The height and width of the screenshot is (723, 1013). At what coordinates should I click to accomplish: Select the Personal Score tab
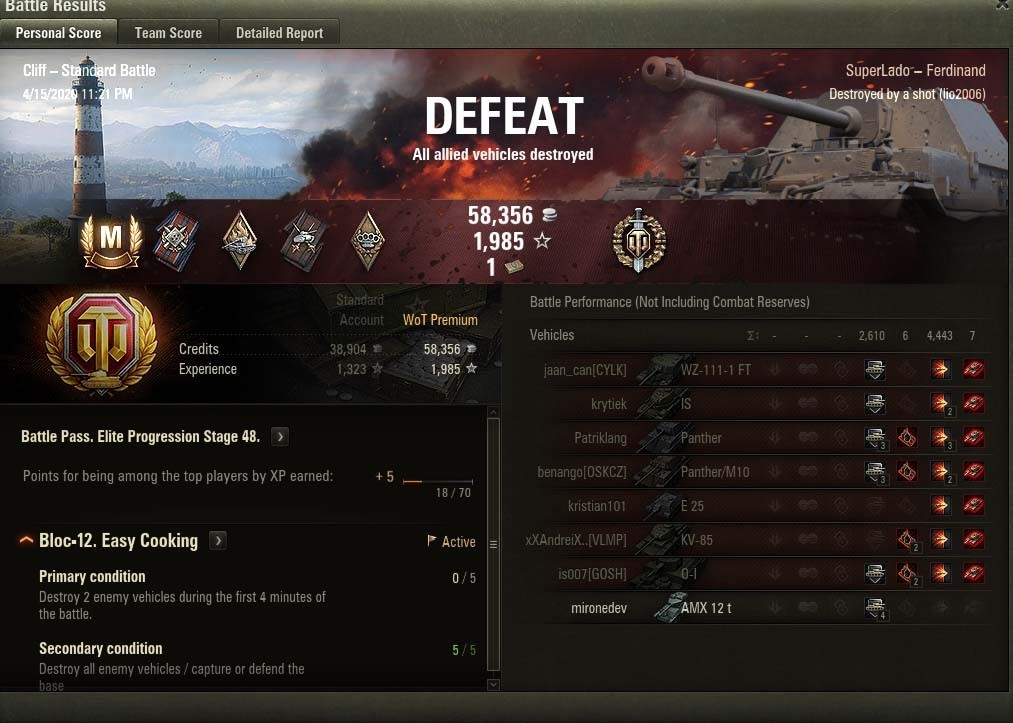click(58, 33)
